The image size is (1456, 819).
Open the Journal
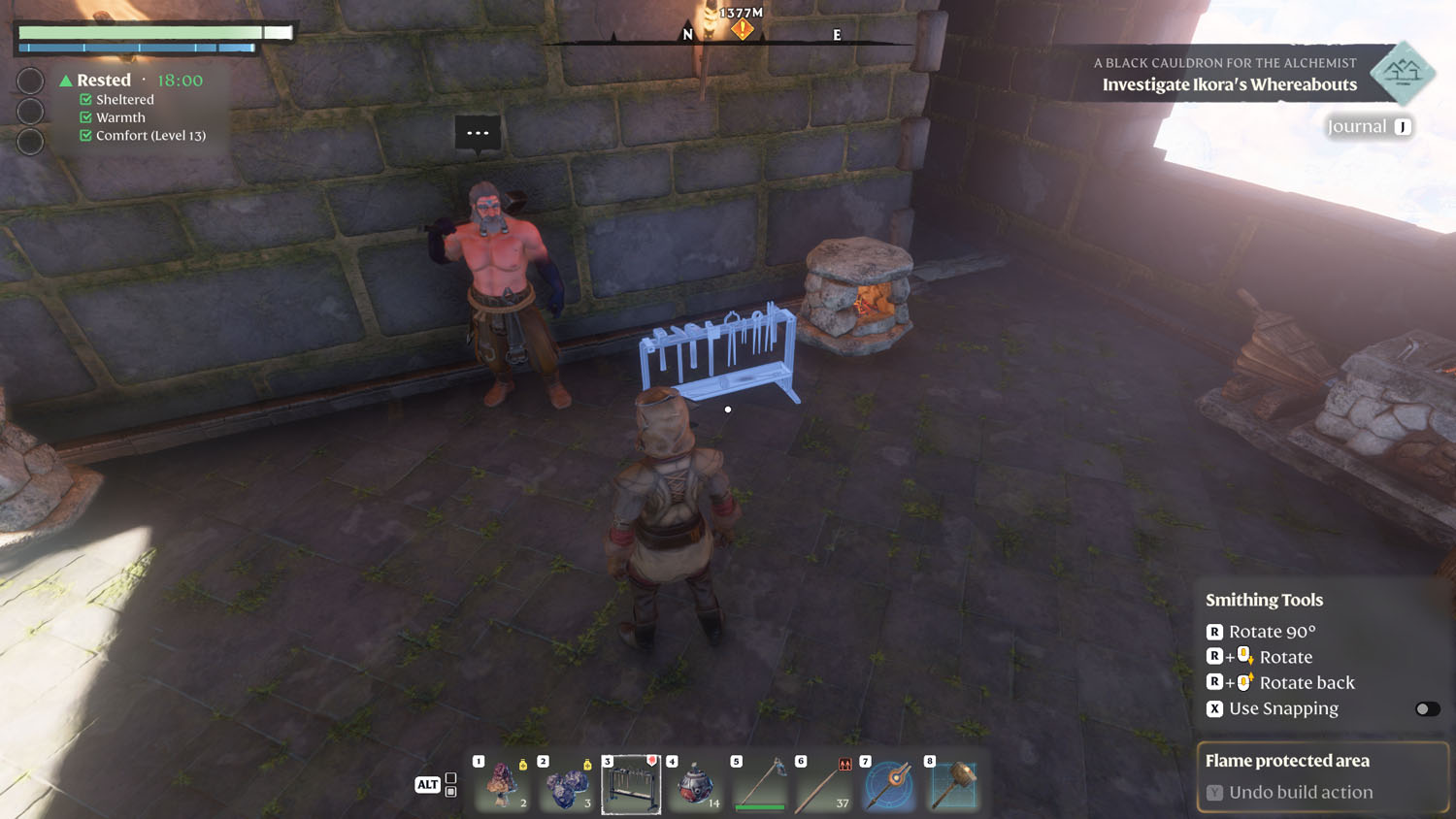pos(1369,126)
